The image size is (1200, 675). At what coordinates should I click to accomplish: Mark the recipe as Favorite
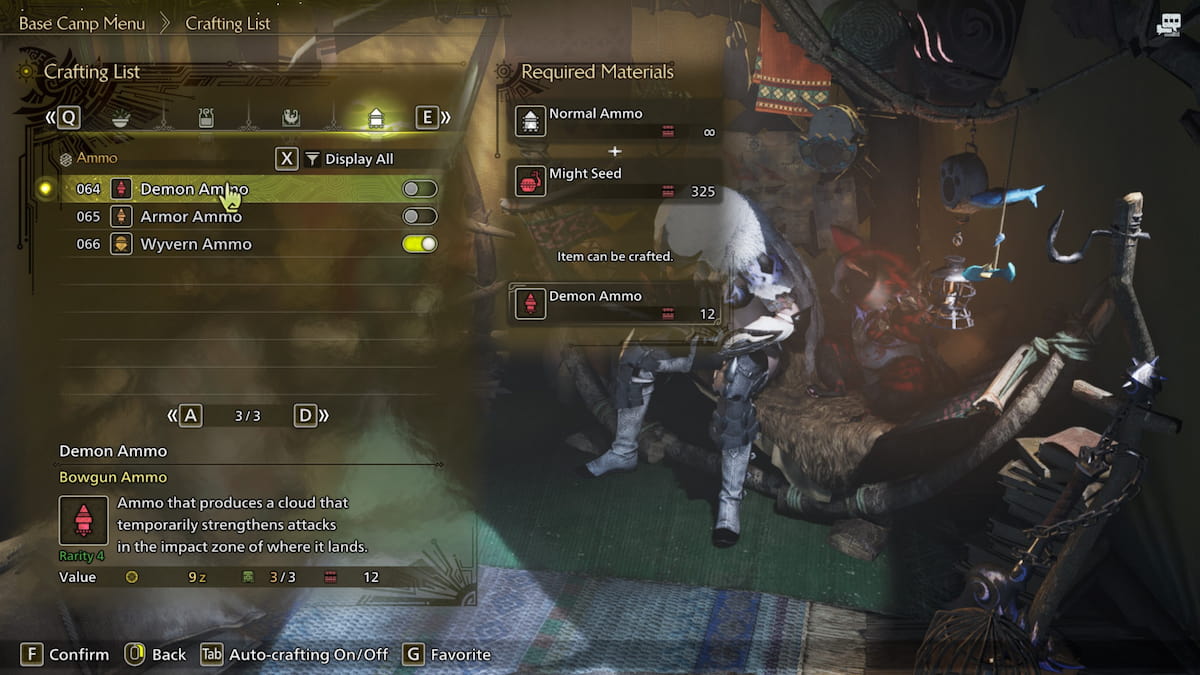(x=447, y=655)
